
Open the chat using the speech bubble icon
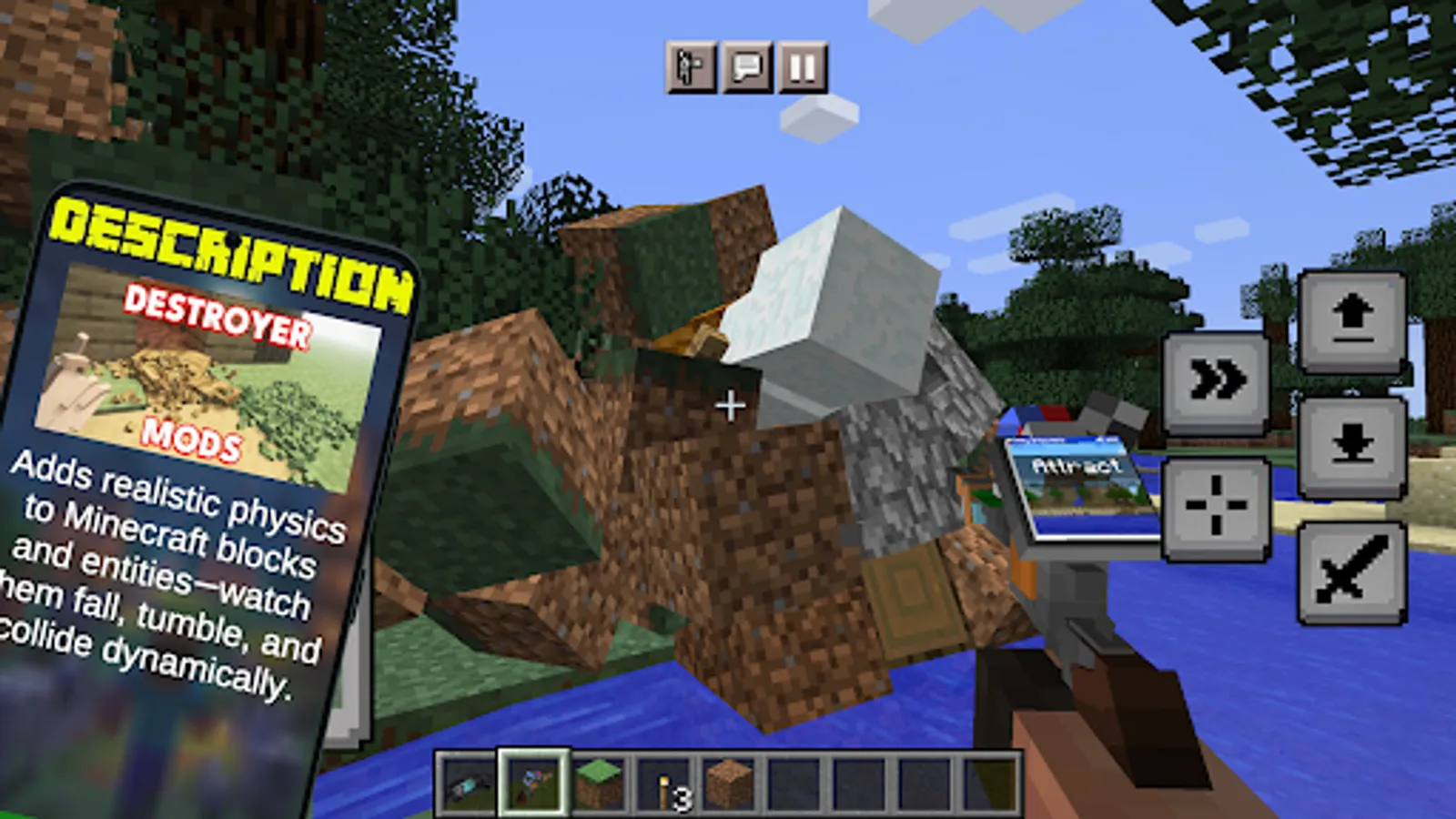[x=744, y=66]
